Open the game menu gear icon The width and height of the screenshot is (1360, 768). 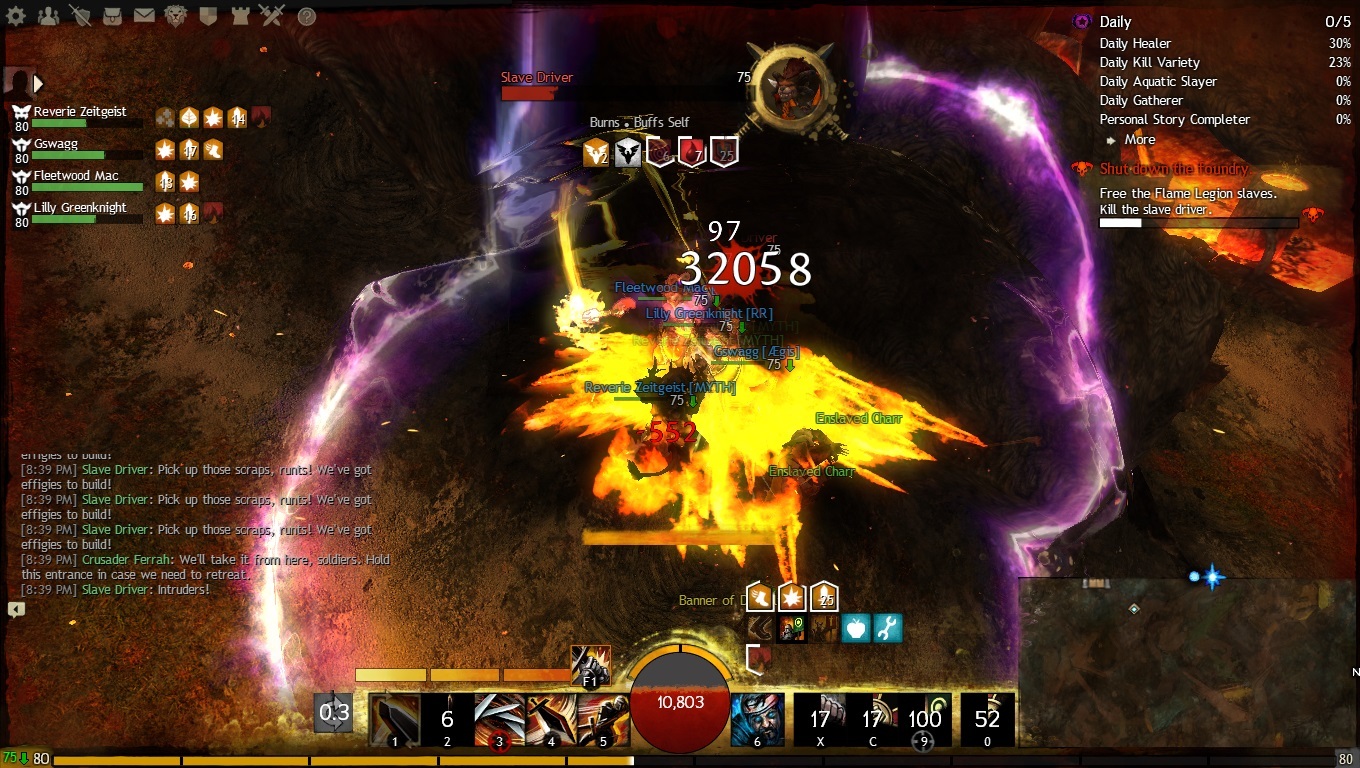(18, 16)
